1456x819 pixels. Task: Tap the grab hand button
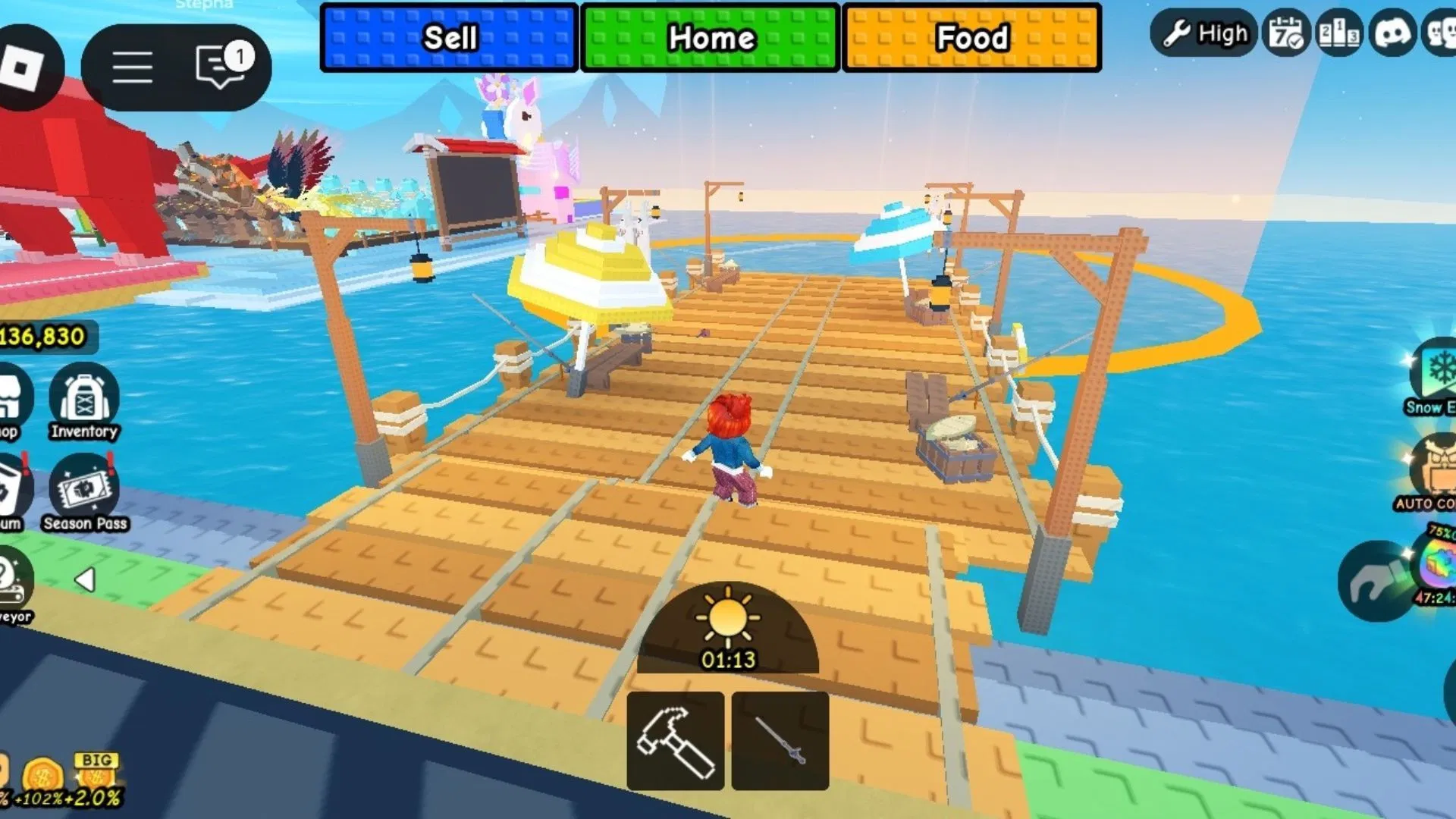tap(1374, 582)
